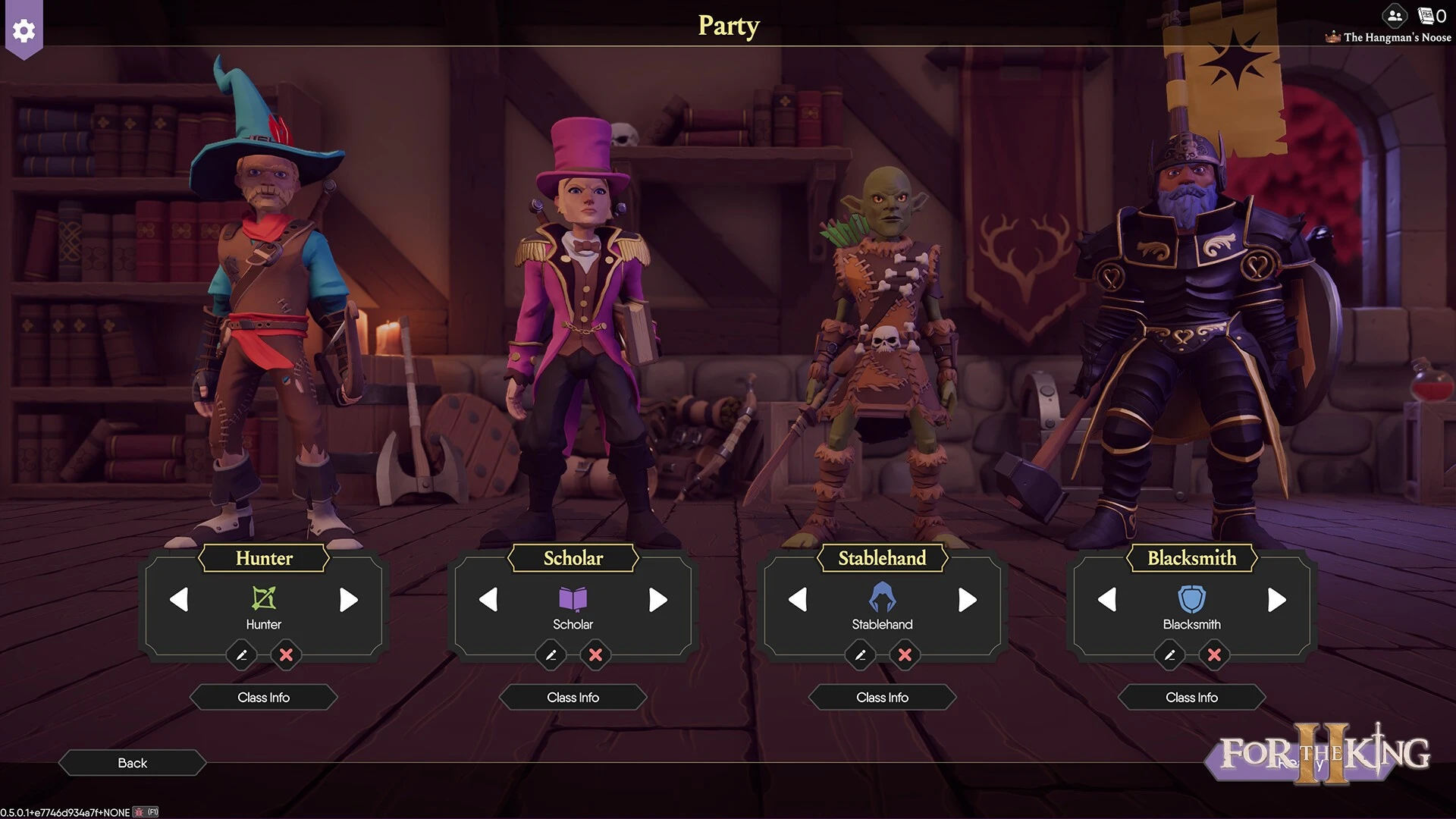The image size is (1456, 819).
Task: Remove the Hunter from the party
Action: [x=286, y=654]
